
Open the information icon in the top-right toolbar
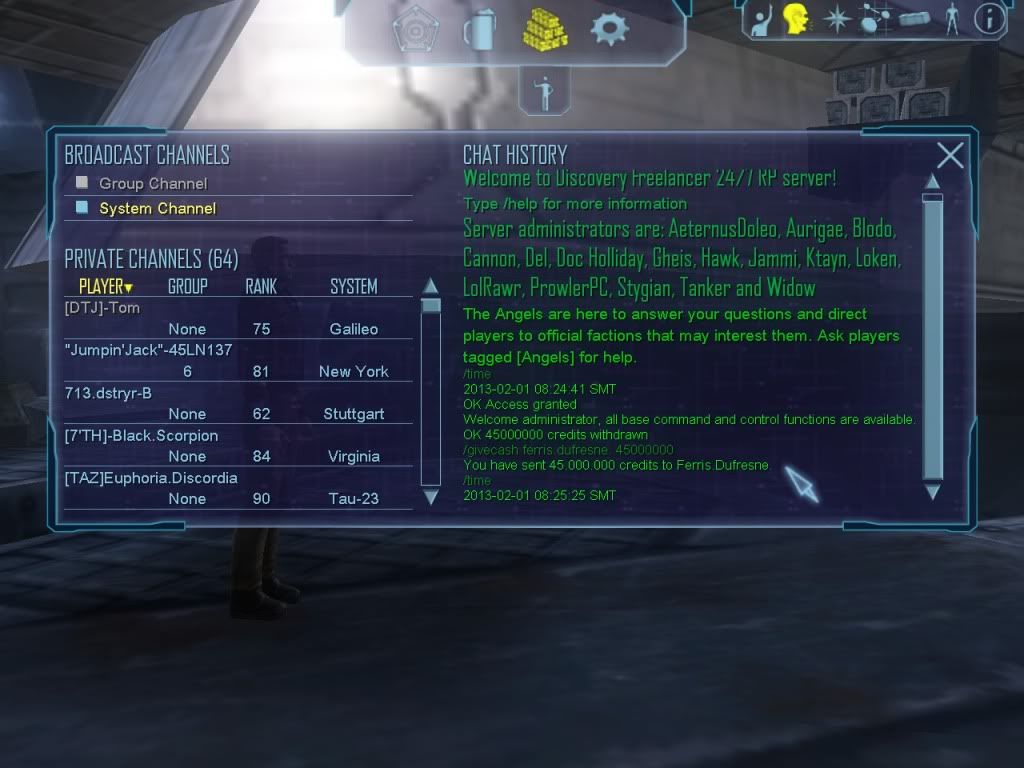coord(988,20)
